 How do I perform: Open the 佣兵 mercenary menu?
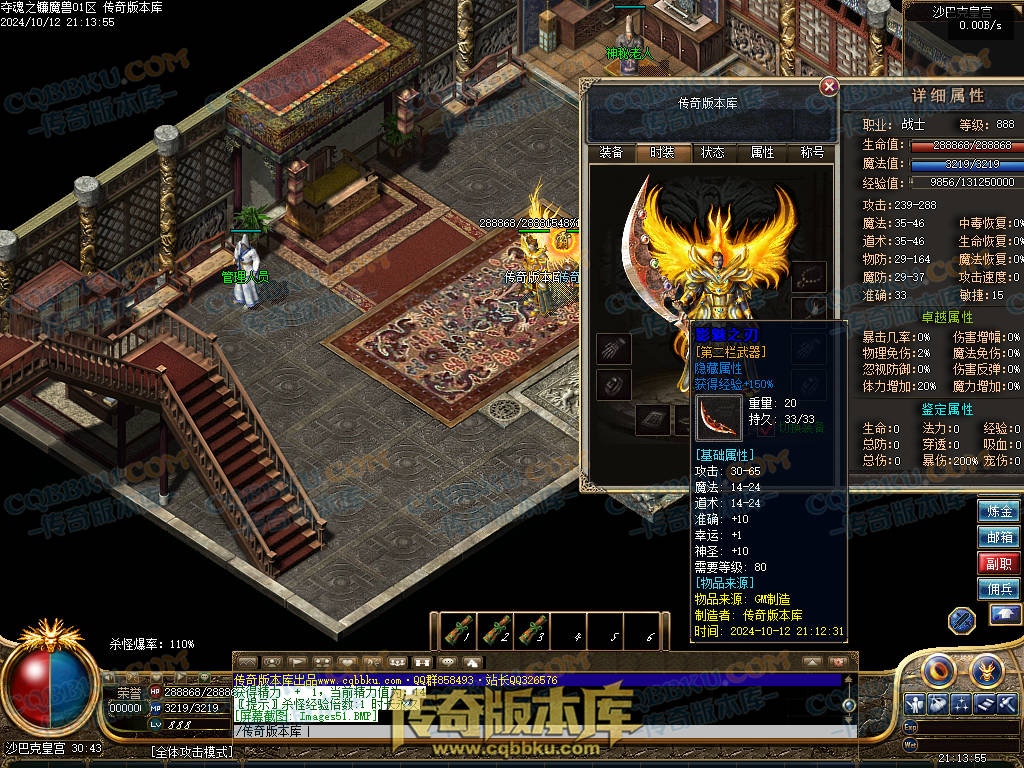tap(999, 589)
